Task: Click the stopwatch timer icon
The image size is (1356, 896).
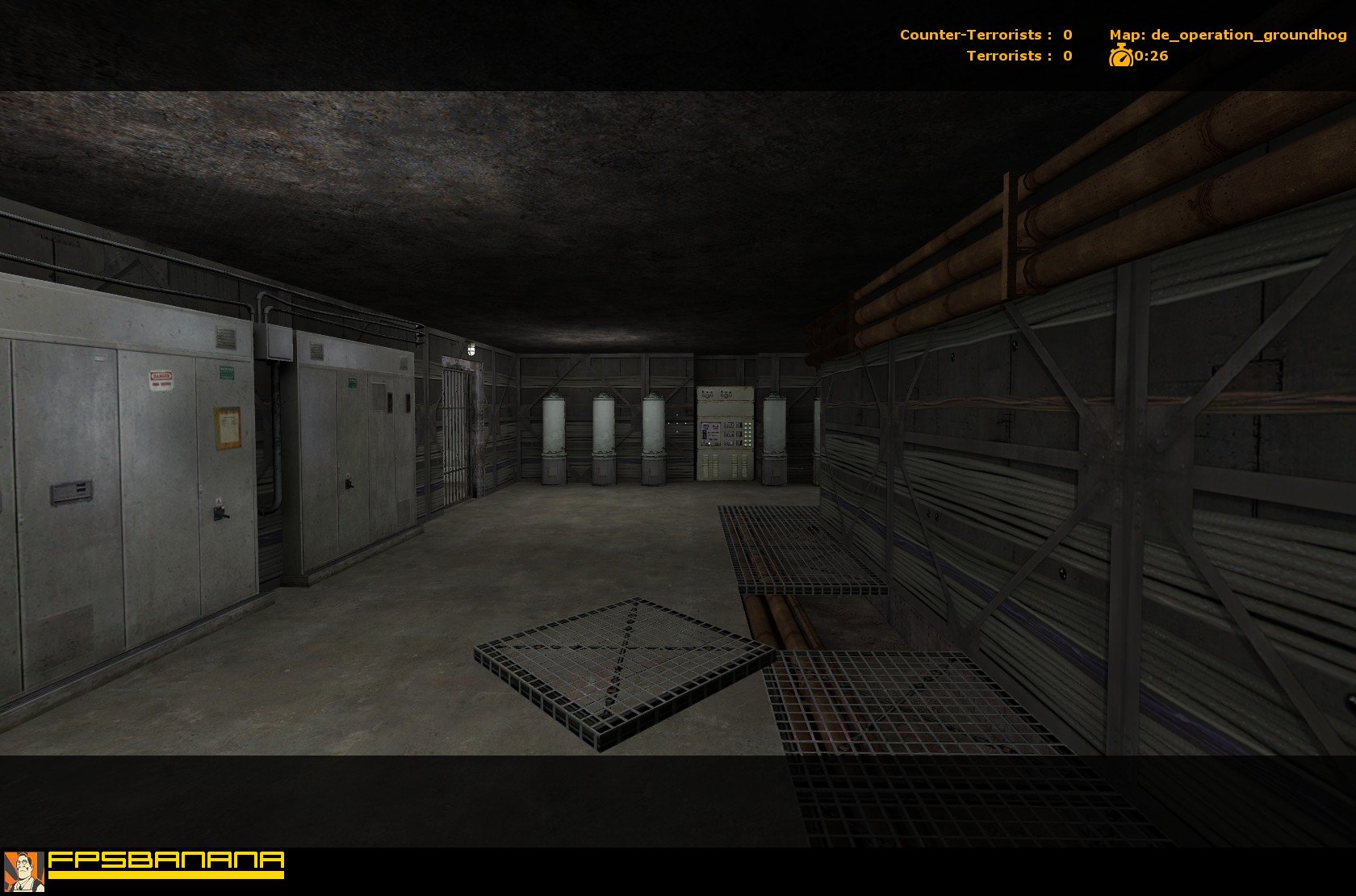Action: pos(1122,57)
